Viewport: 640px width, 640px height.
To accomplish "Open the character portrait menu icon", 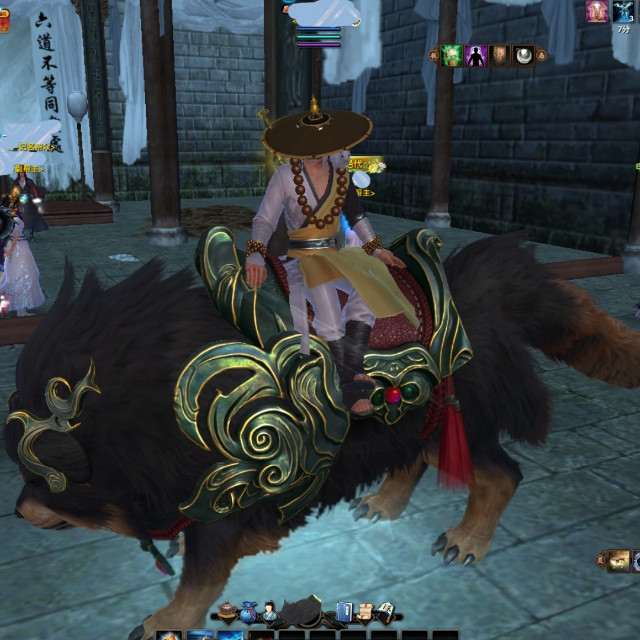I will pyautogui.click(x=270, y=610).
